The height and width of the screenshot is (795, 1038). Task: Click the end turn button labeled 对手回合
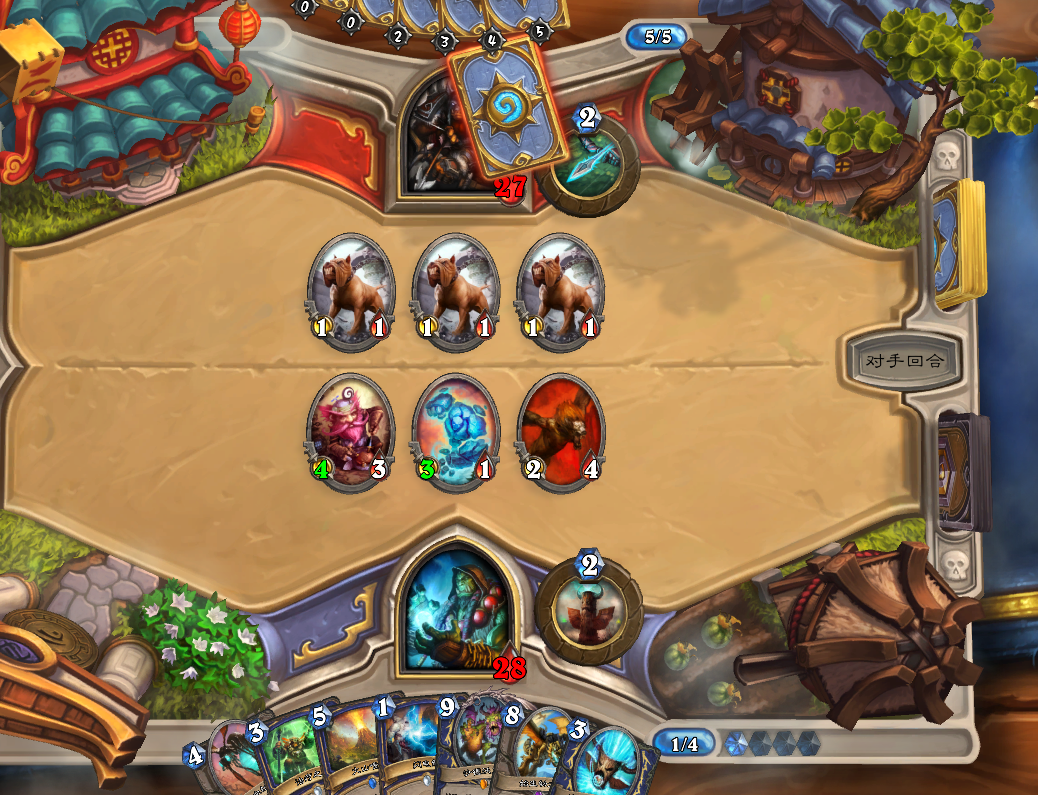898,361
